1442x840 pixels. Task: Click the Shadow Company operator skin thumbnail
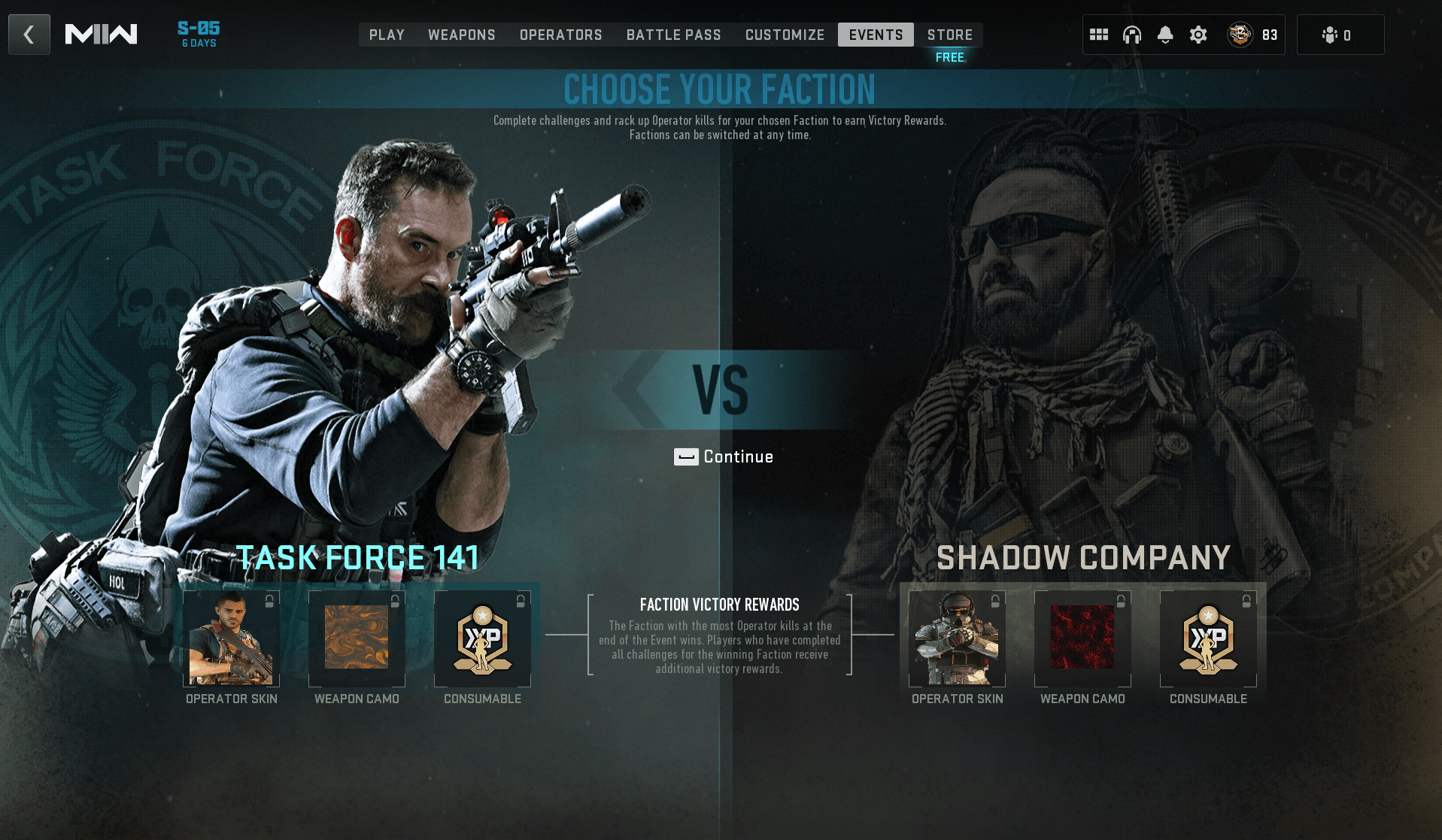956,638
